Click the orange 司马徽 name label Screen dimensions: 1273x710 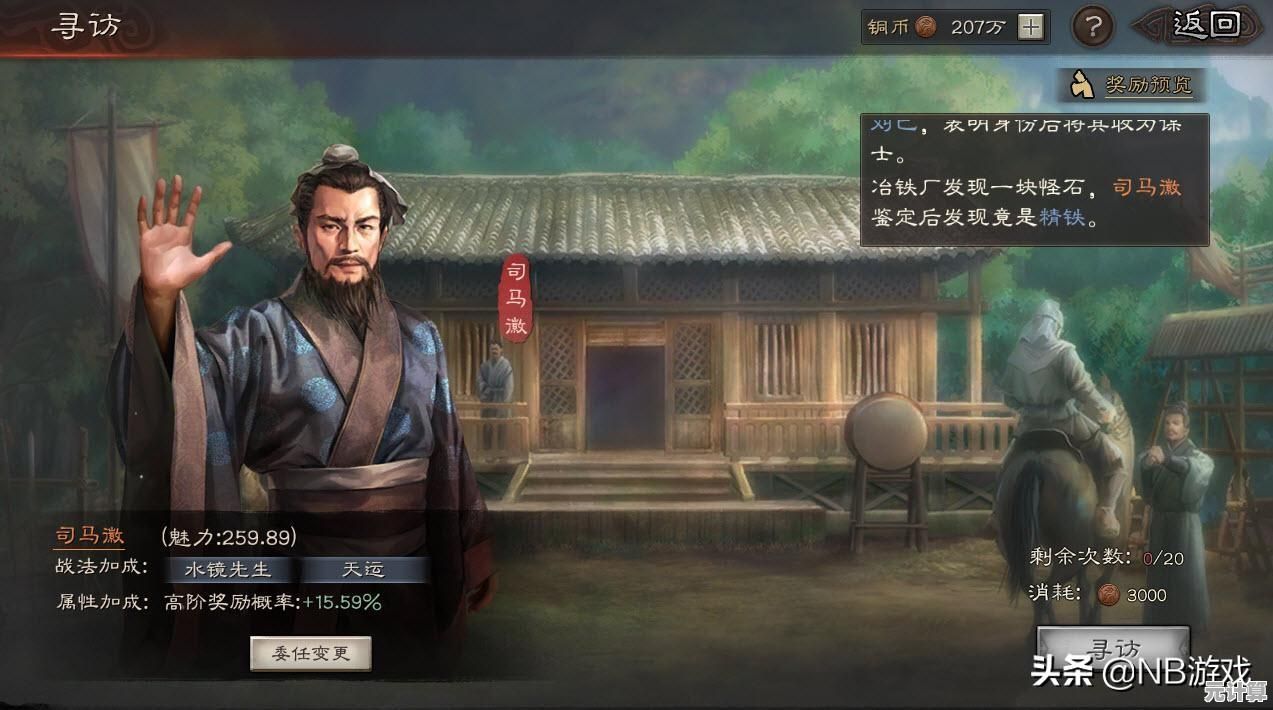(x=89, y=536)
